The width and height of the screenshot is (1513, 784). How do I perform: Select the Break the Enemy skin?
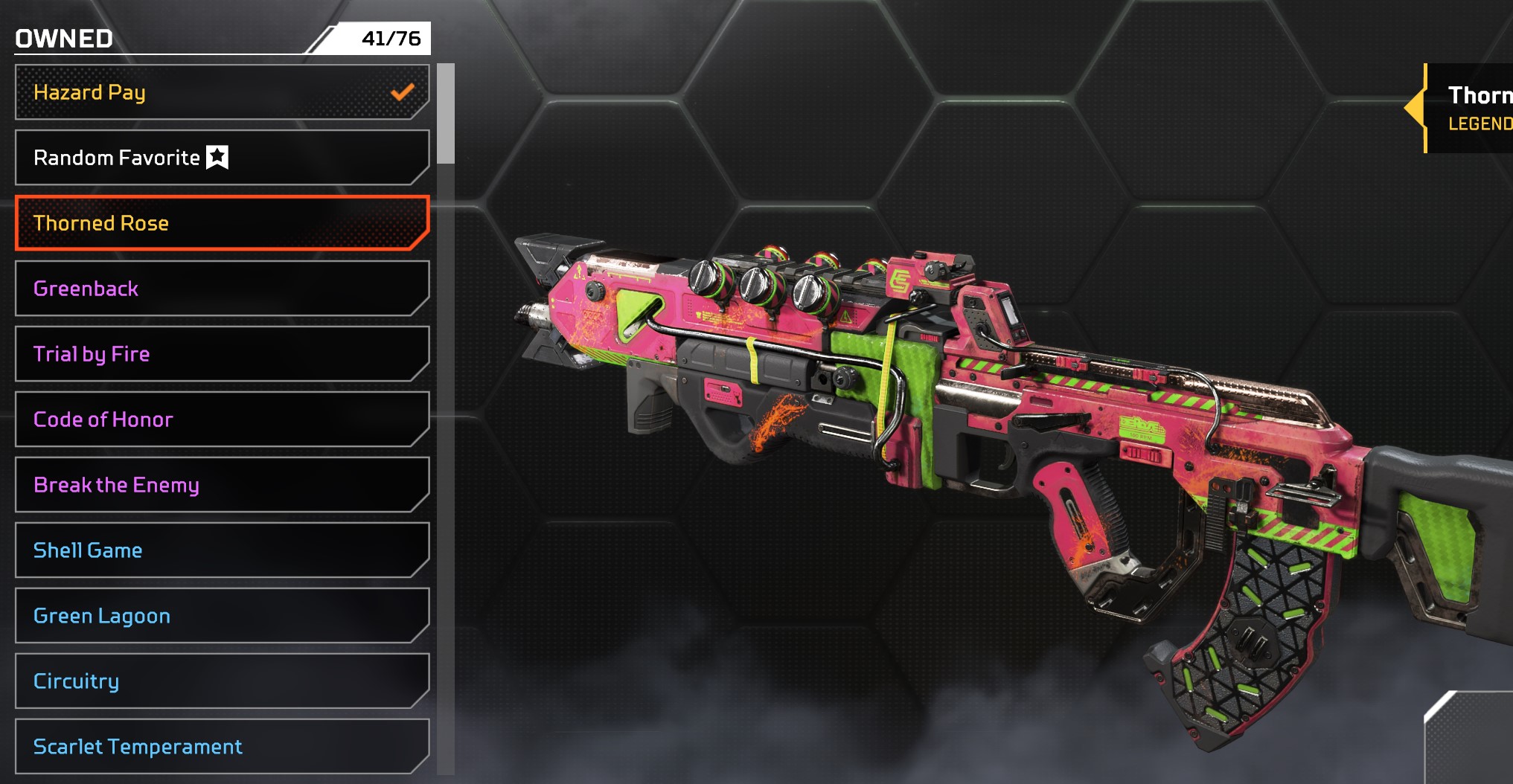[222, 485]
